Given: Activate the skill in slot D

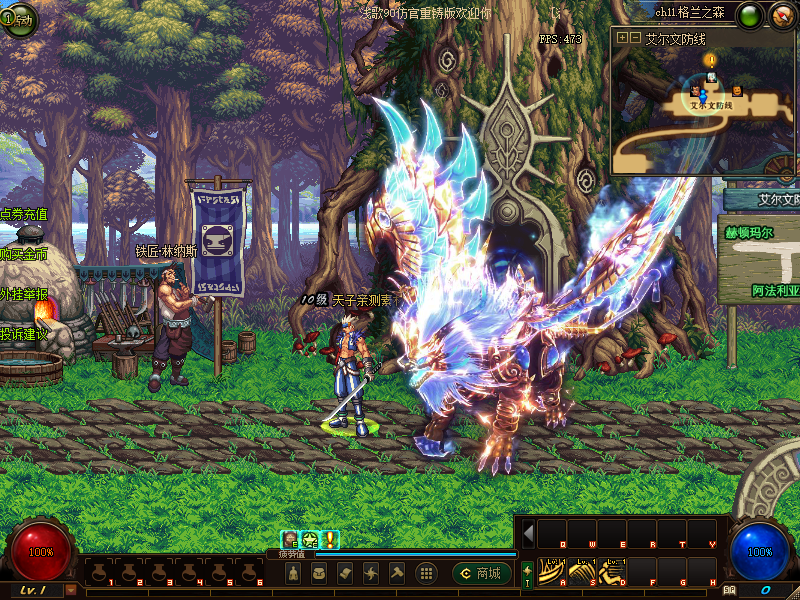Looking at the screenshot, I should pyautogui.click(x=611, y=570).
